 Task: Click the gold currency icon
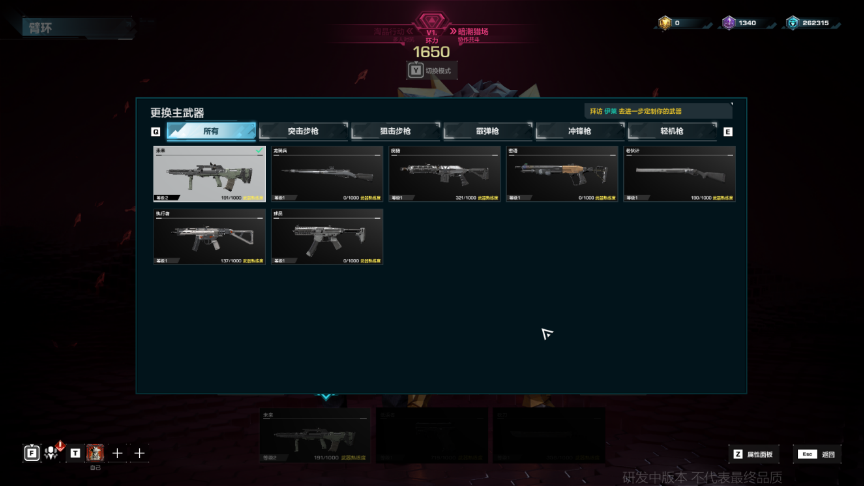(x=665, y=22)
